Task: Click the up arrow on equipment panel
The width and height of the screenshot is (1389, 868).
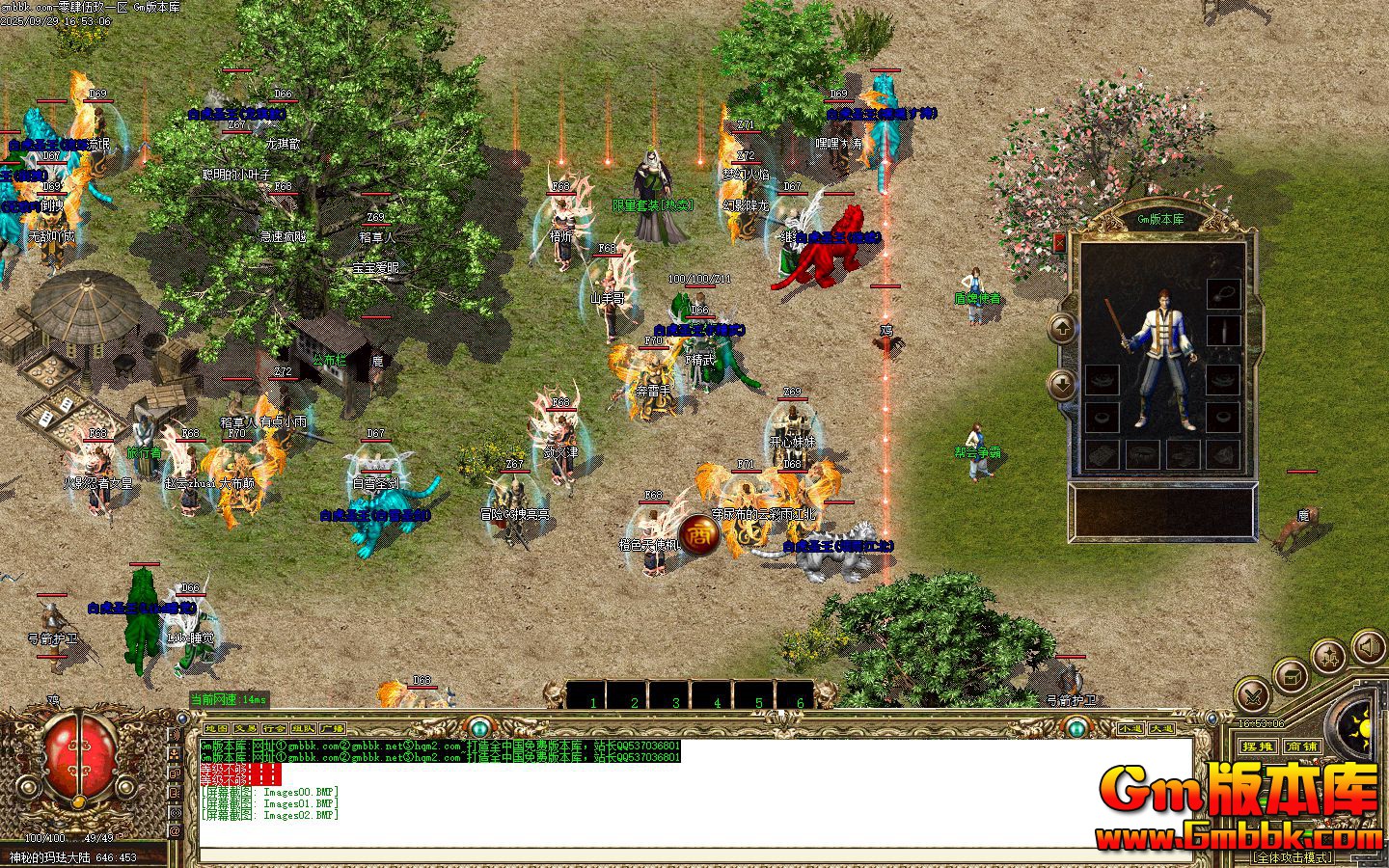Action: [x=1062, y=329]
